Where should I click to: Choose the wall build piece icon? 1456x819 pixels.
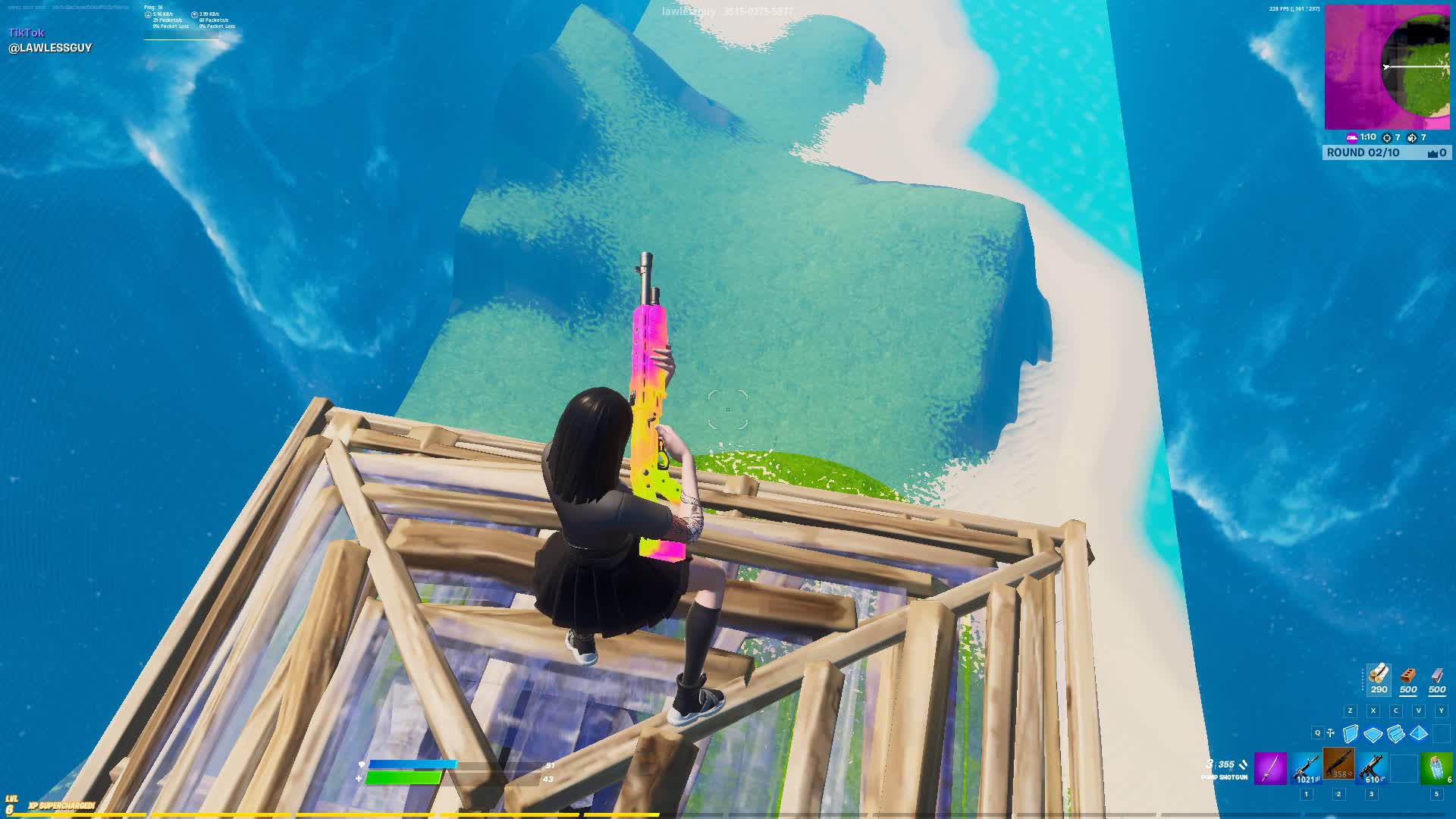coord(1349,735)
